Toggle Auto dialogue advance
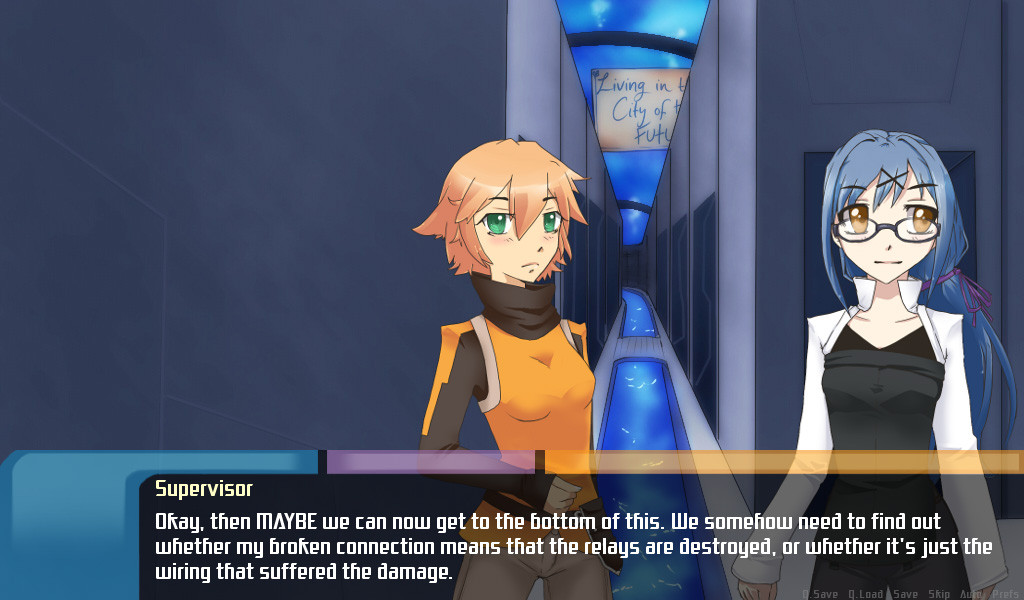 click(x=971, y=594)
